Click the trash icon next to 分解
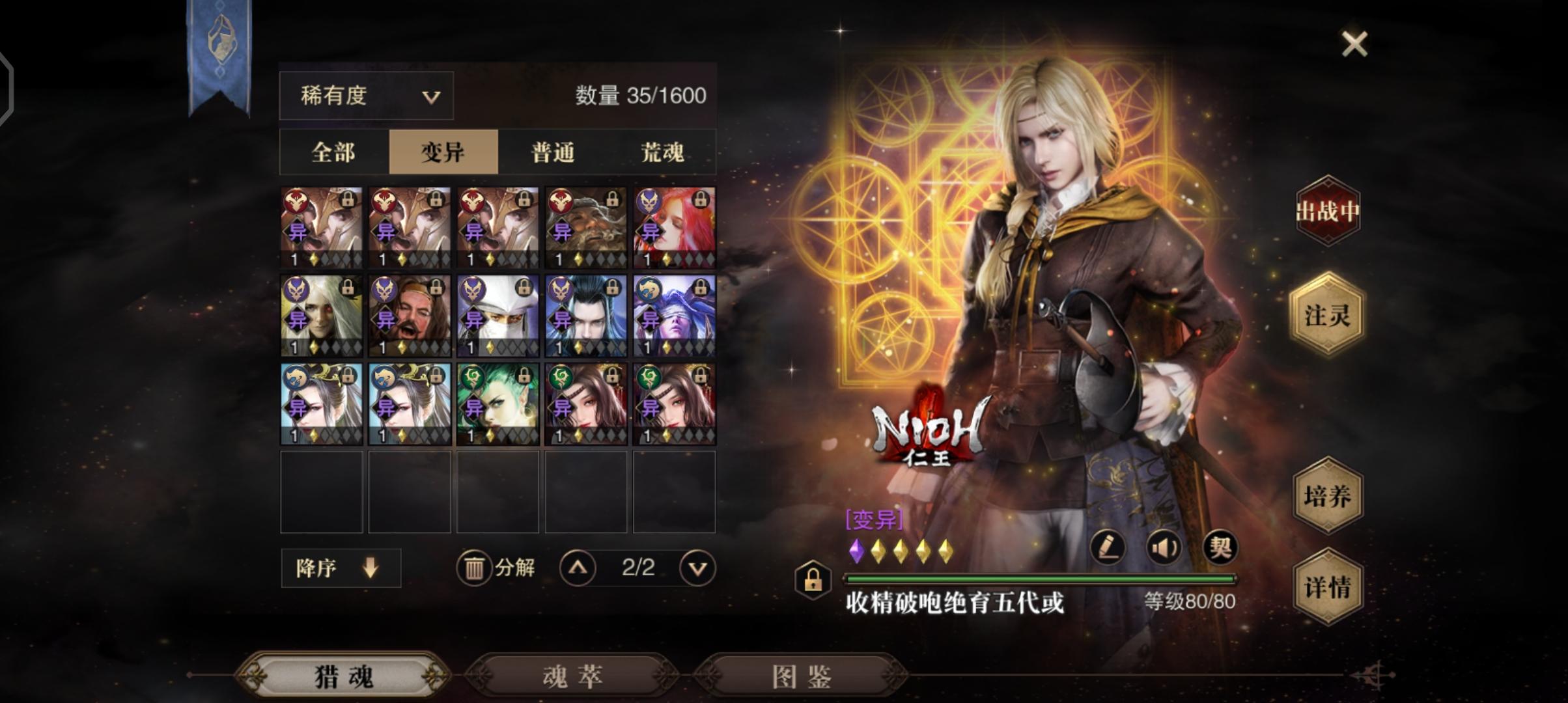The width and height of the screenshot is (1568, 703). [475, 567]
